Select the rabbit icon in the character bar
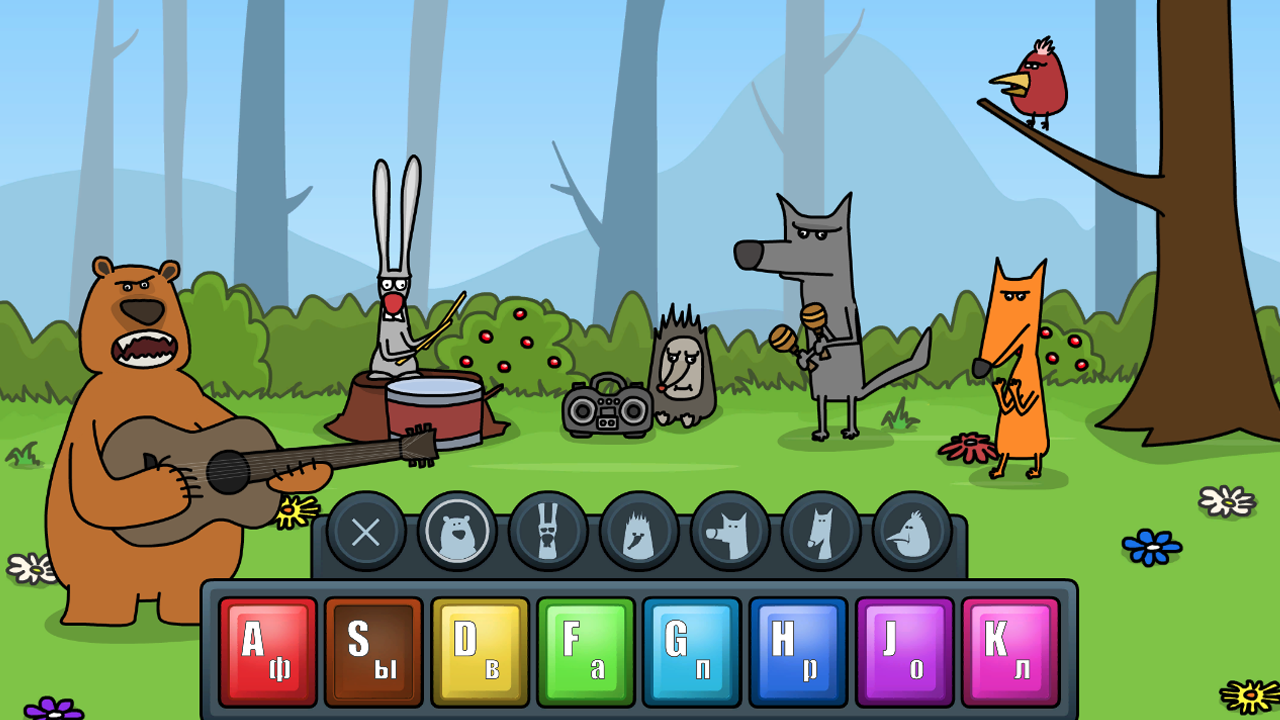 tap(548, 533)
